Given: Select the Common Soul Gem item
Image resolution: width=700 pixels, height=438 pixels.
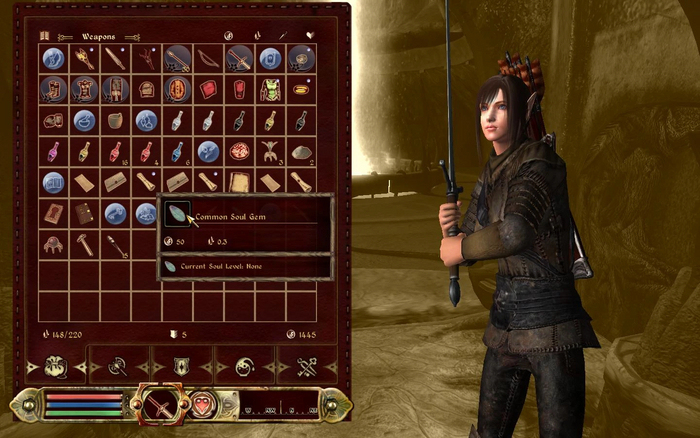Looking at the screenshot, I should (176, 213).
